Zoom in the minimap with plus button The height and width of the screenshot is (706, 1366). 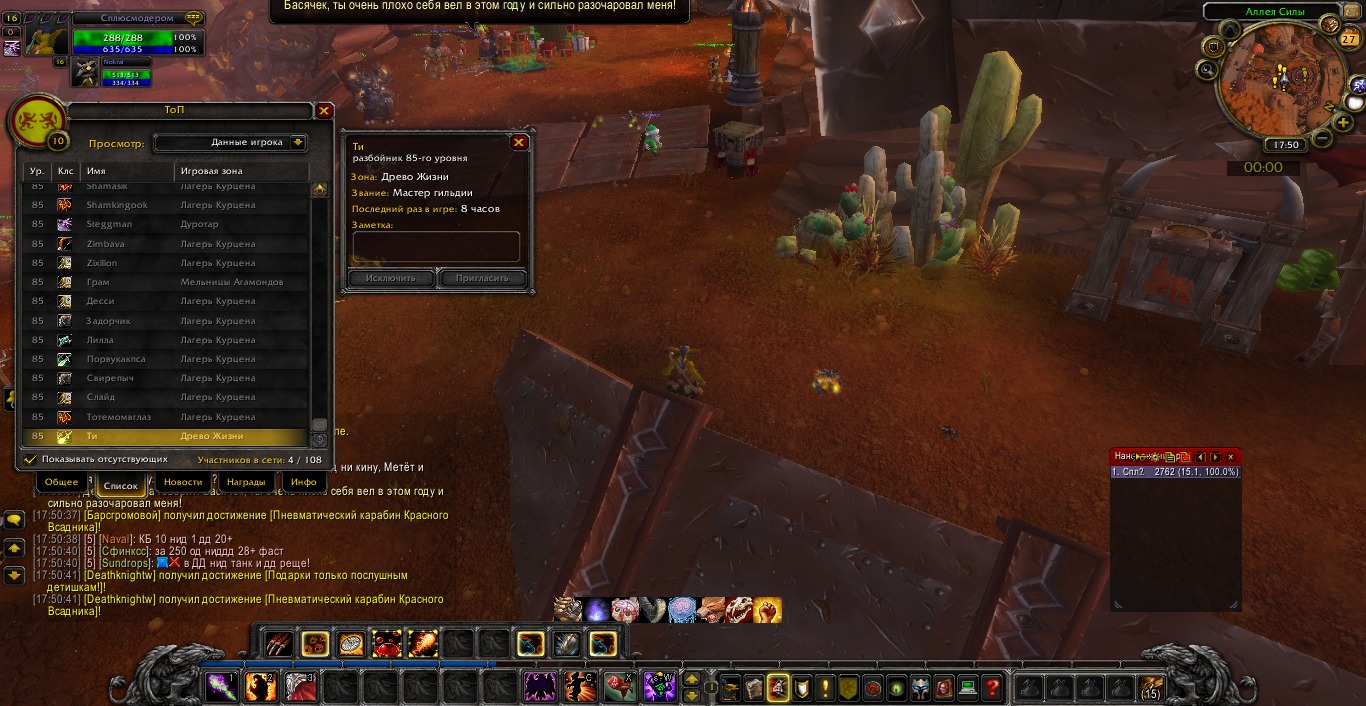pos(1343,123)
